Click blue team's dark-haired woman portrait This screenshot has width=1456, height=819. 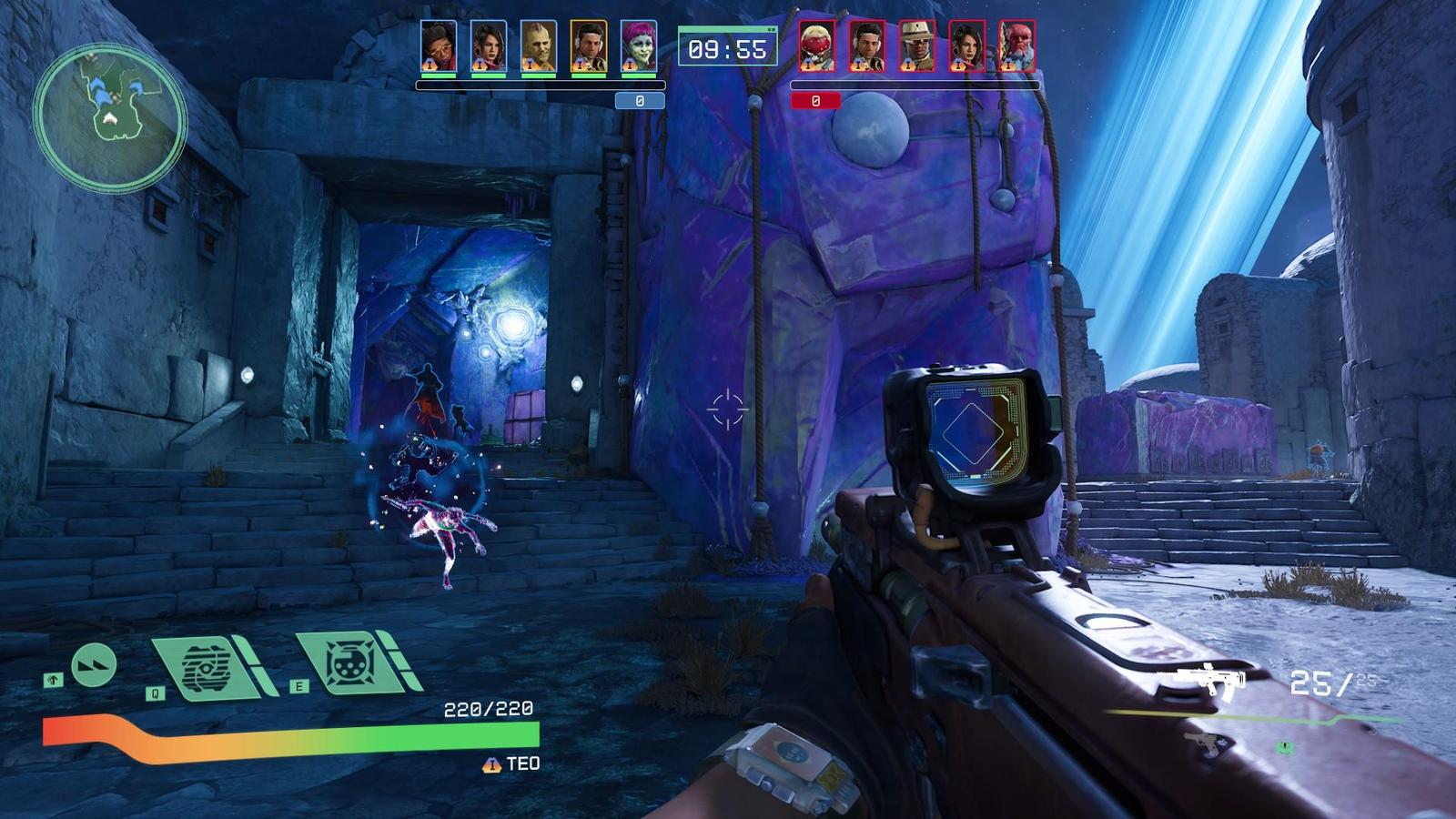489,46
